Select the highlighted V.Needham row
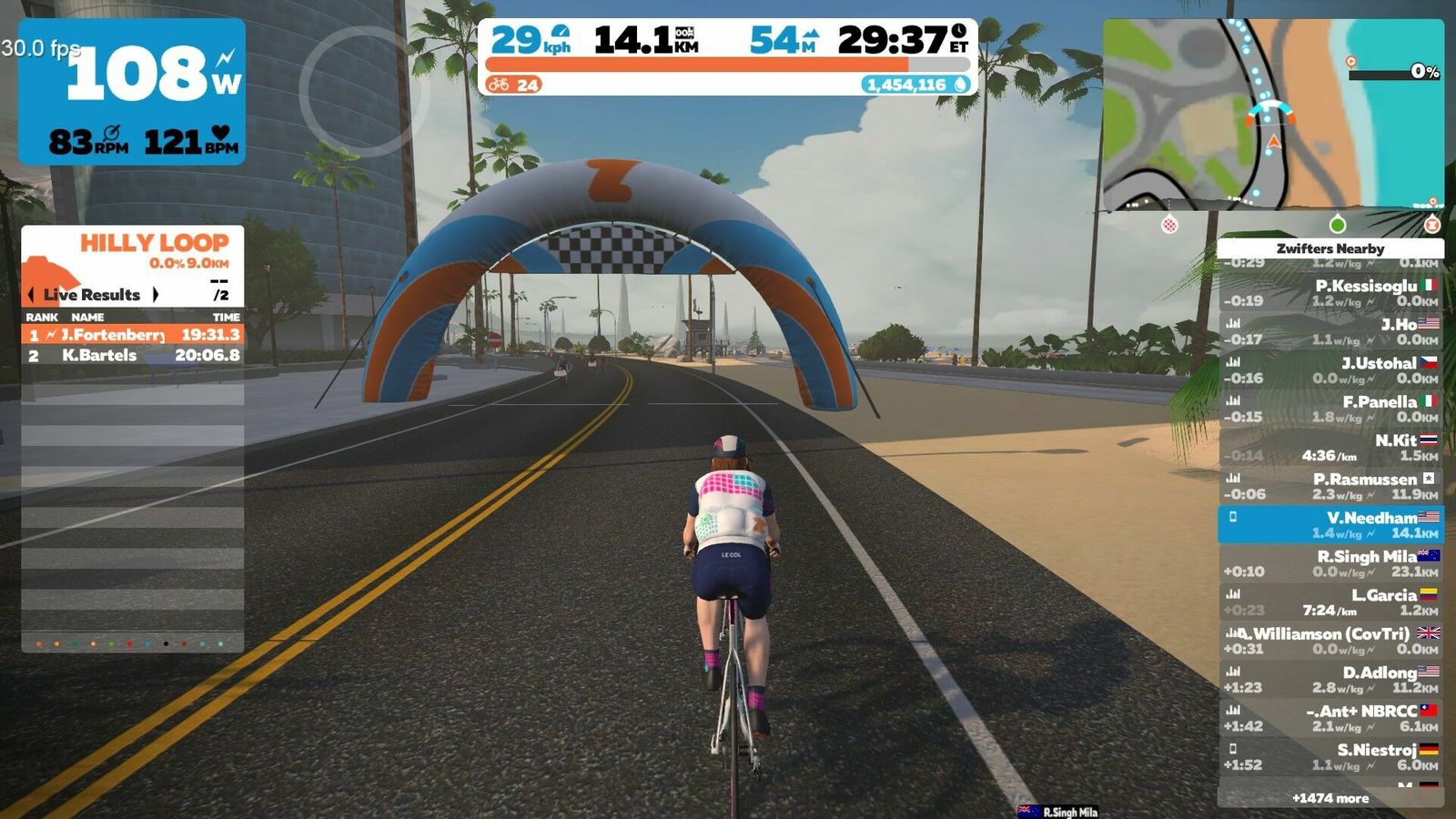1456x819 pixels. (1330, 525)
